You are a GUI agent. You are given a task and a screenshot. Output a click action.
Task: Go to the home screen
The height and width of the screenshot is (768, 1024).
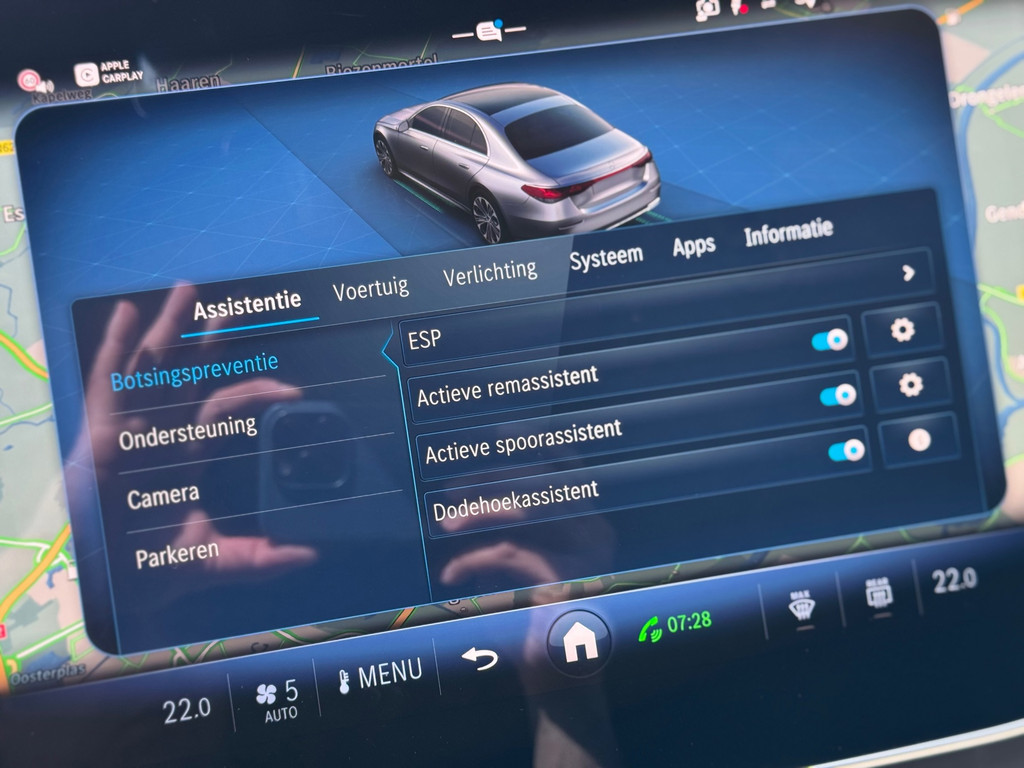pyautogui.click(x=578, y=643)
